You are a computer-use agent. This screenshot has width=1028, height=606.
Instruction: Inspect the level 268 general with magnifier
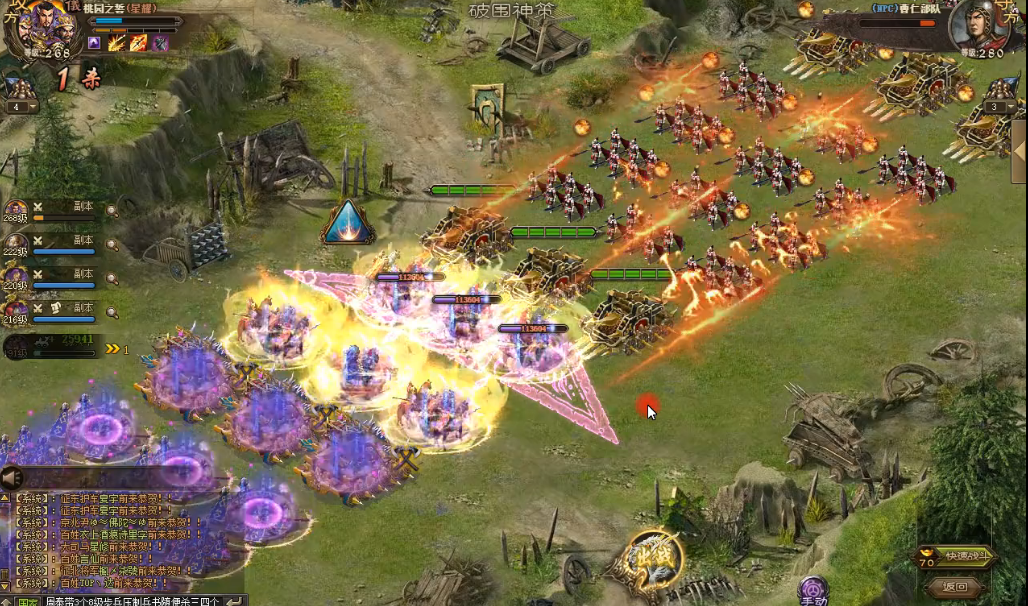tap(112, 210)
